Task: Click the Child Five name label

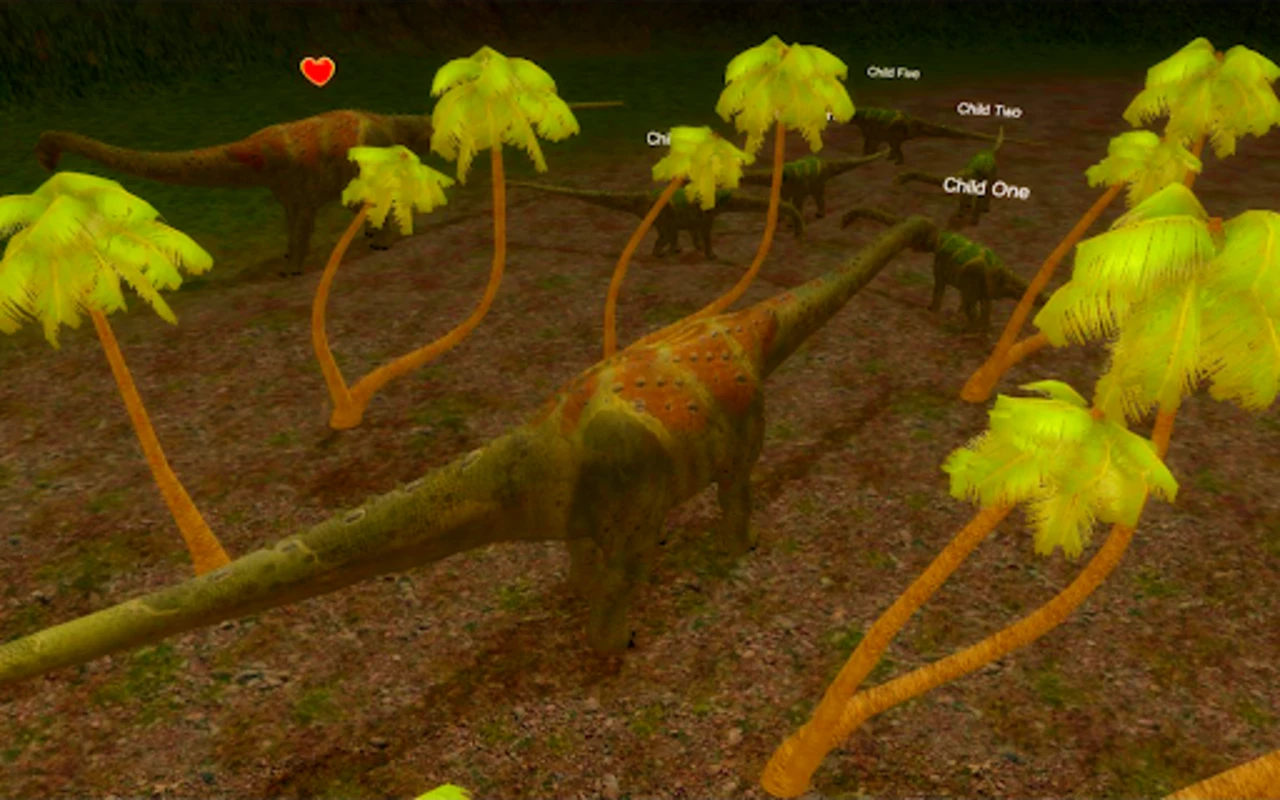Action: tap(893, 72)
